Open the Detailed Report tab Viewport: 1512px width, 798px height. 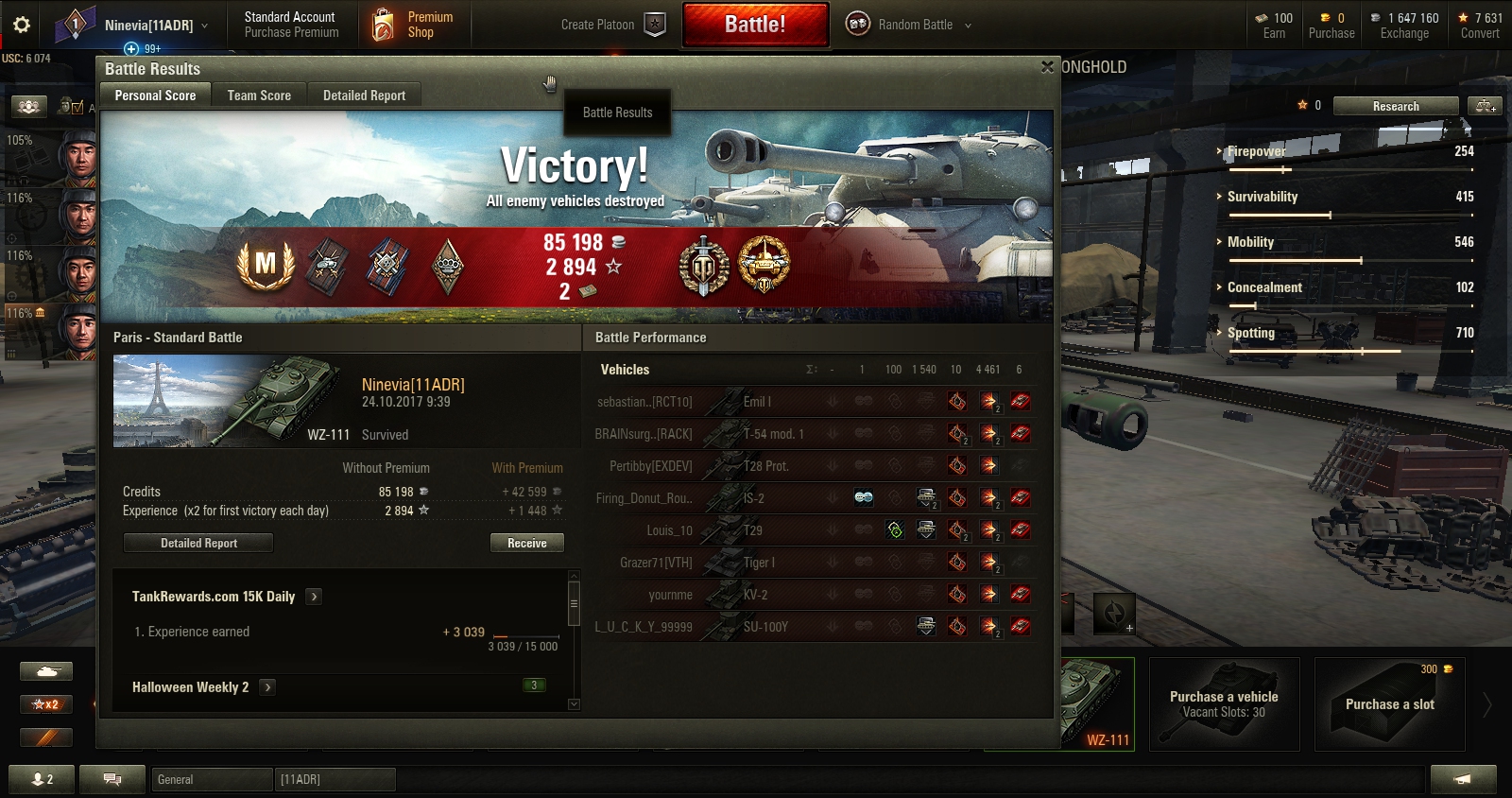click(x=364, y=95)
